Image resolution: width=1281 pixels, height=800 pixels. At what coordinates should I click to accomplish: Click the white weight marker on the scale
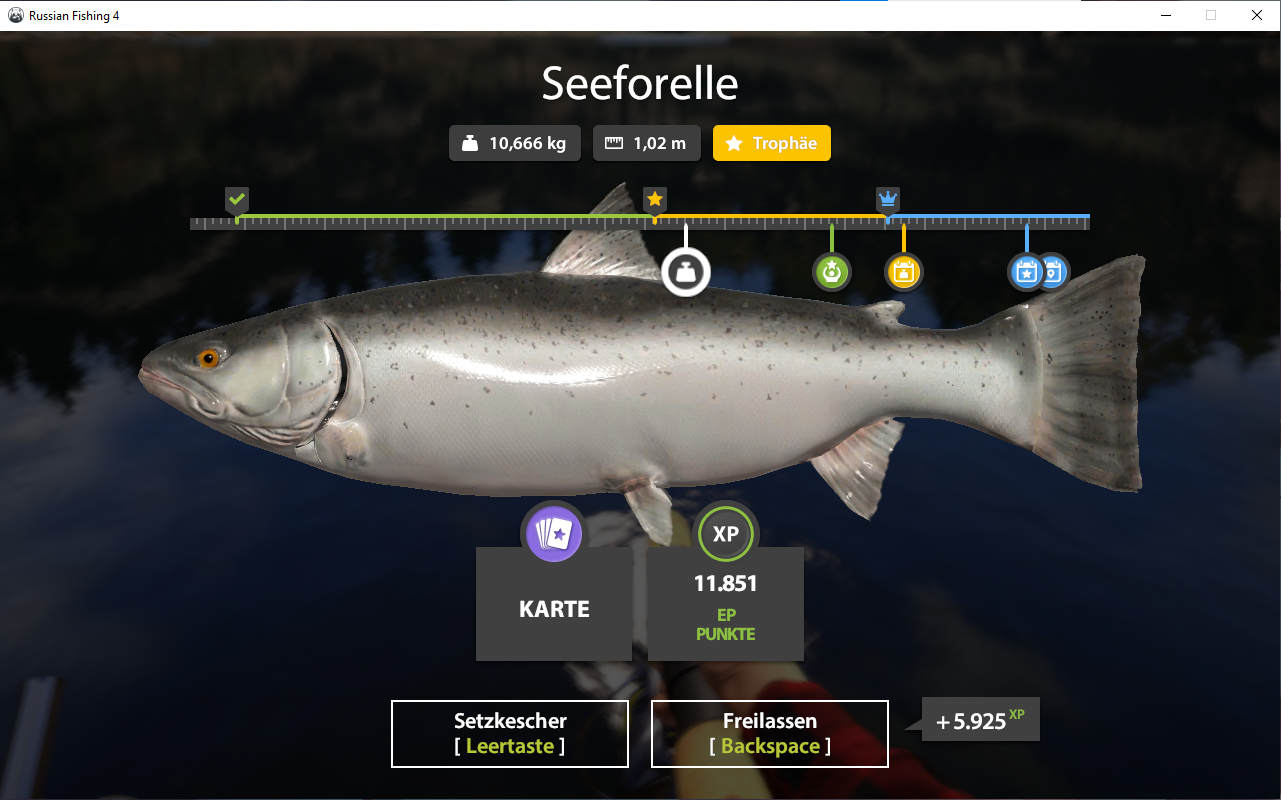click(686, 271)
